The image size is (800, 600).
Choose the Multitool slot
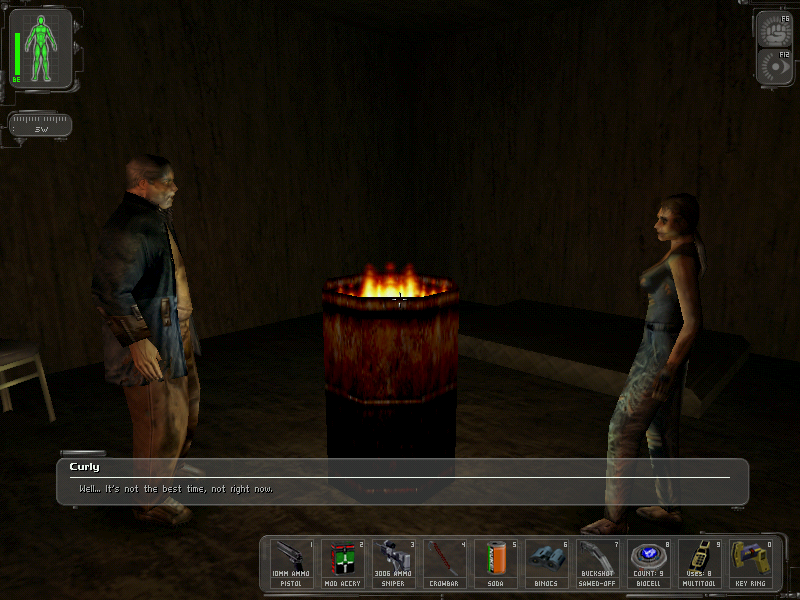pyautogui.click(x=700, y=563)
